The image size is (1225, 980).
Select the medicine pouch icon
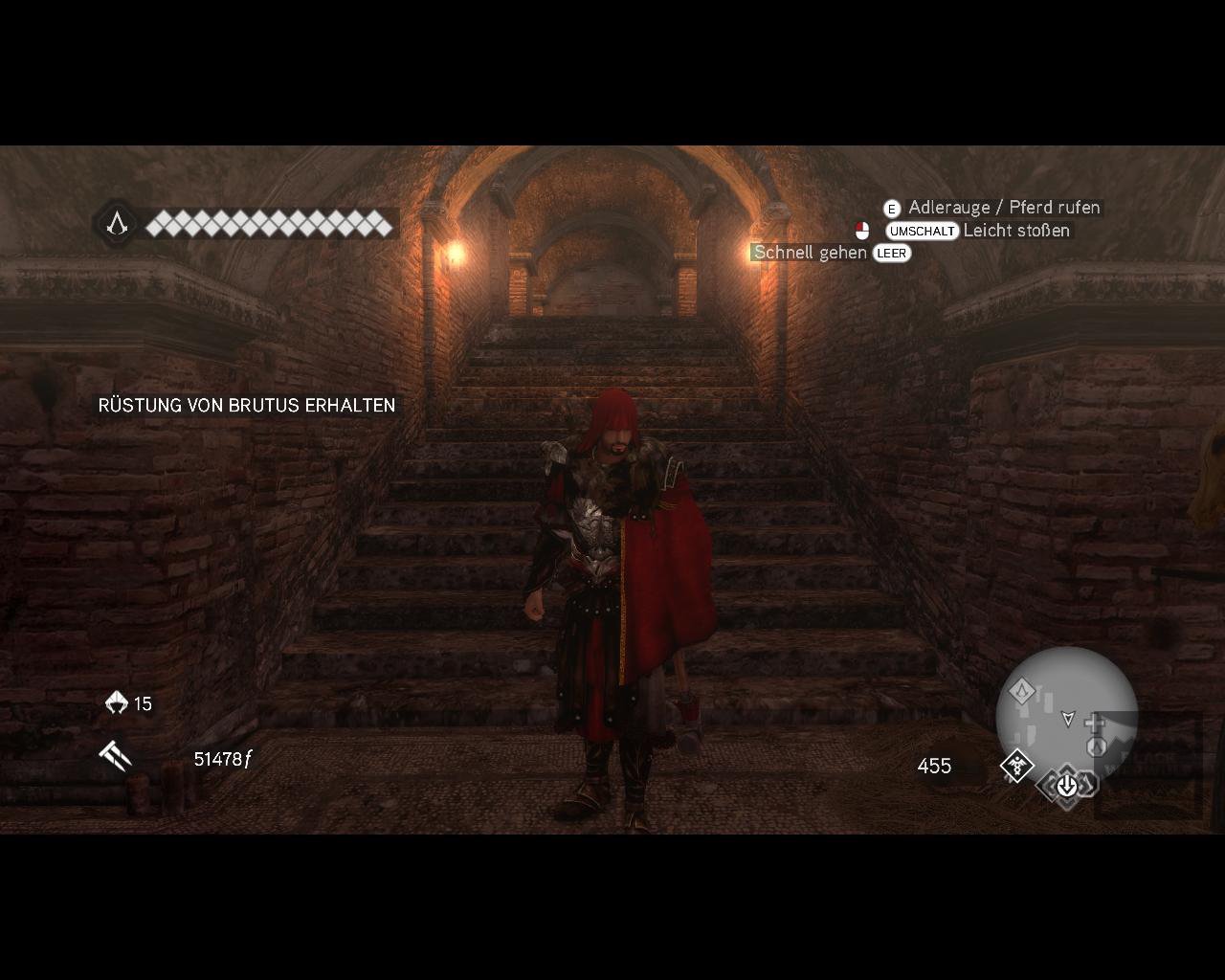coord(116,703)
